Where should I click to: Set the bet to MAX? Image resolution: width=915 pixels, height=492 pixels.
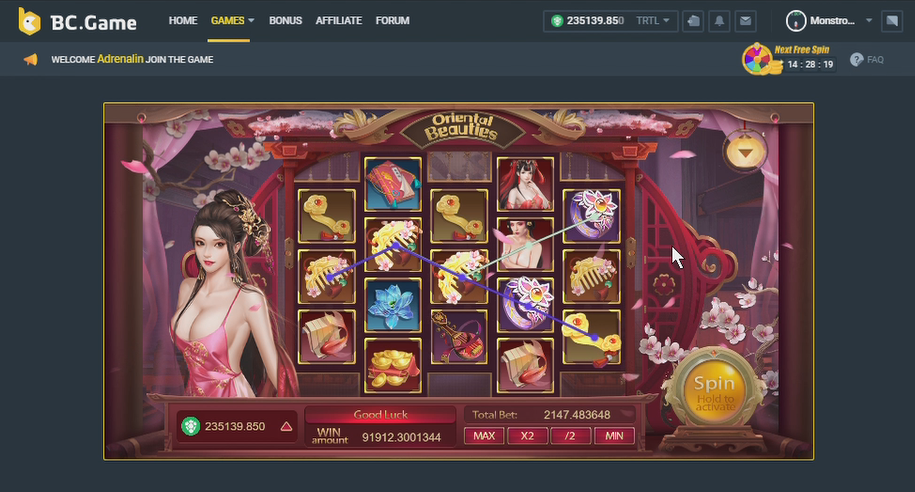coord(484,436)
